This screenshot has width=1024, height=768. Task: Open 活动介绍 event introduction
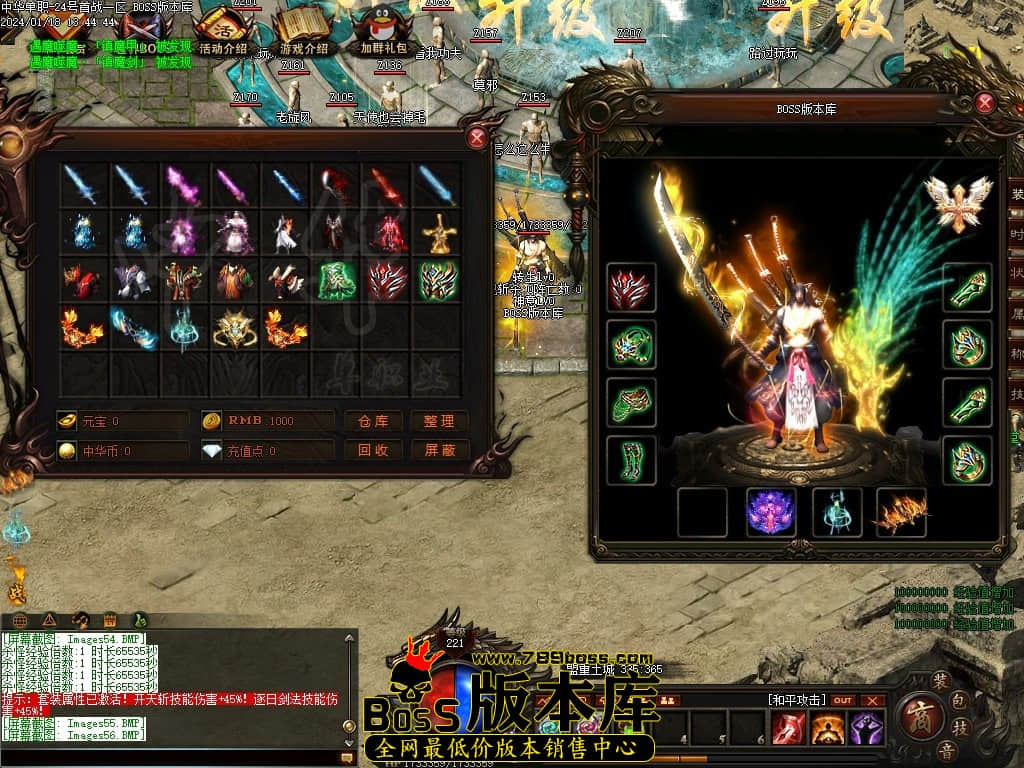(222, 30)
